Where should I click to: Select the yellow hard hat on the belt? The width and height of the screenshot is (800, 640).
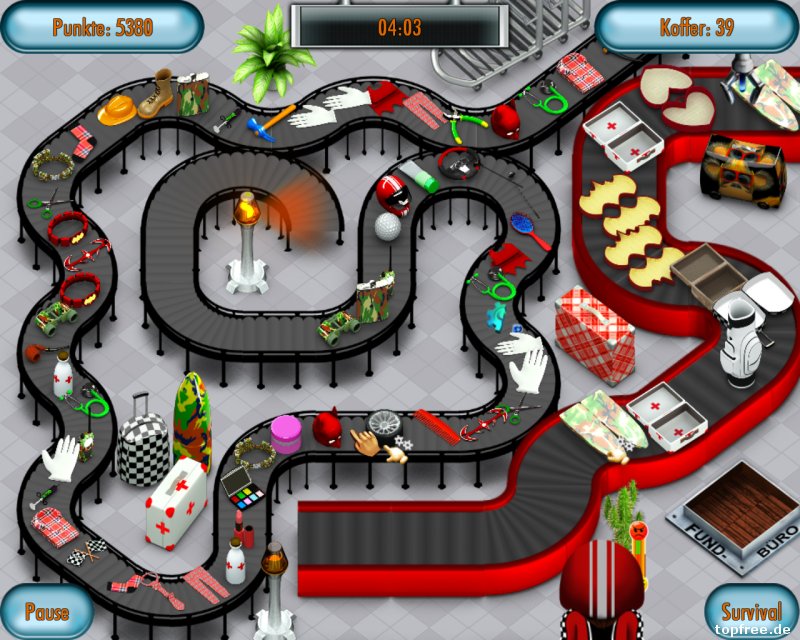click(x=117, y=109)
